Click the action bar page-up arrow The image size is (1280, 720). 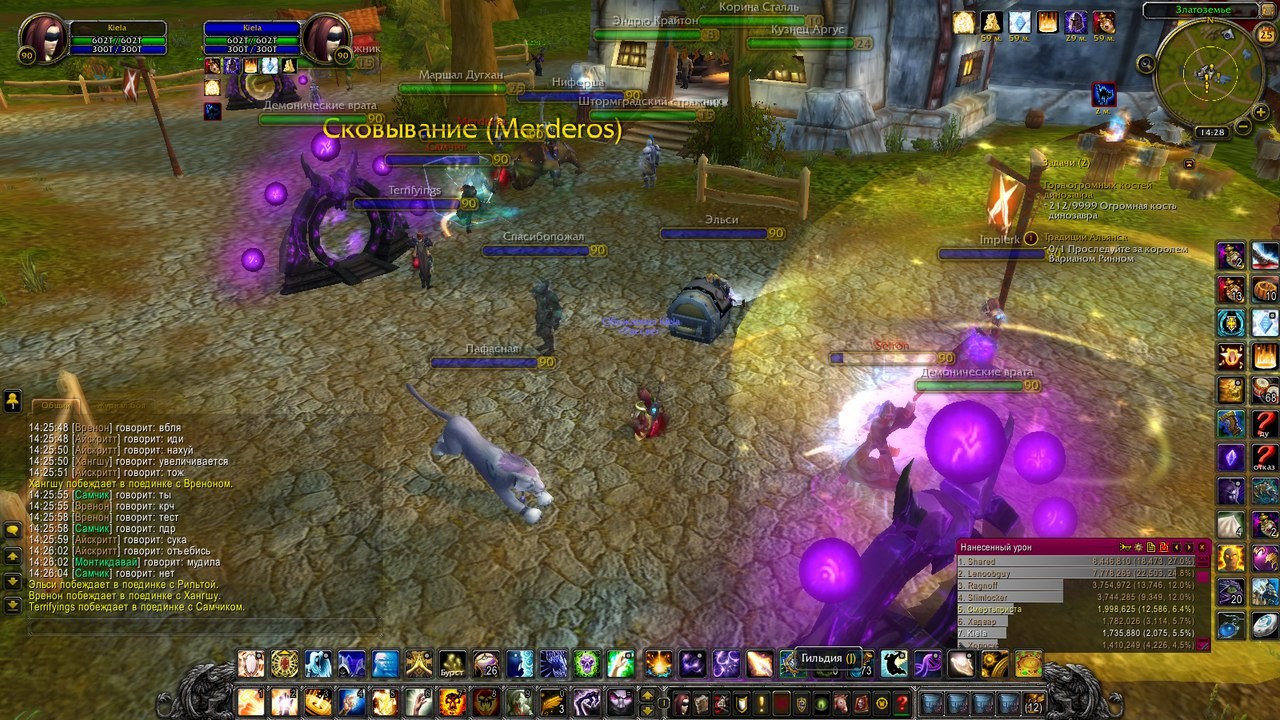[x=647, y=694]
